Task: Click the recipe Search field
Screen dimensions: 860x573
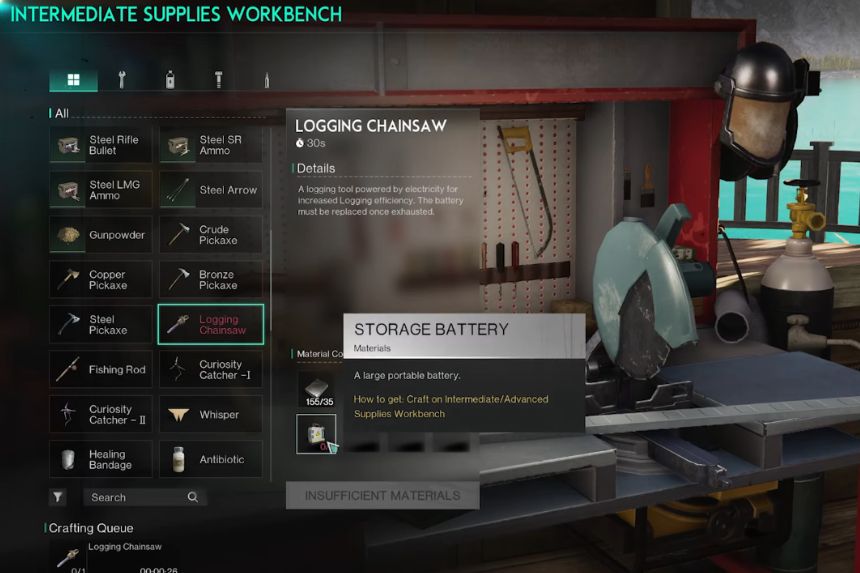Action: pos(137,497)
